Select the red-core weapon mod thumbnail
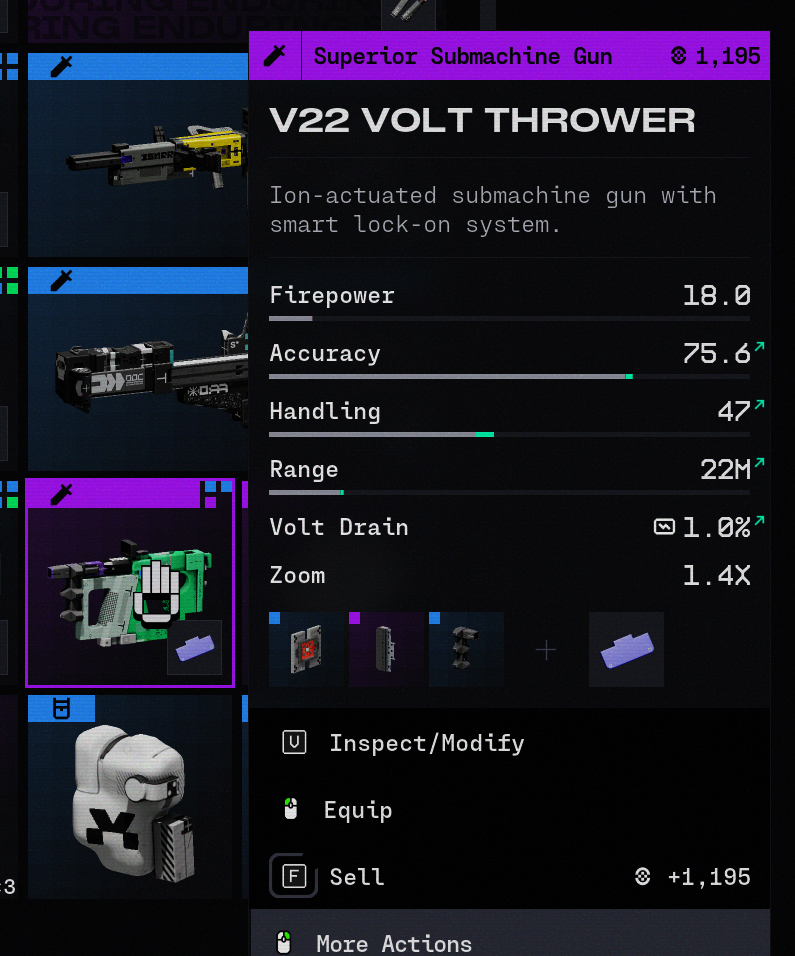The image size is (795, 956). click(x=307, y=650)
